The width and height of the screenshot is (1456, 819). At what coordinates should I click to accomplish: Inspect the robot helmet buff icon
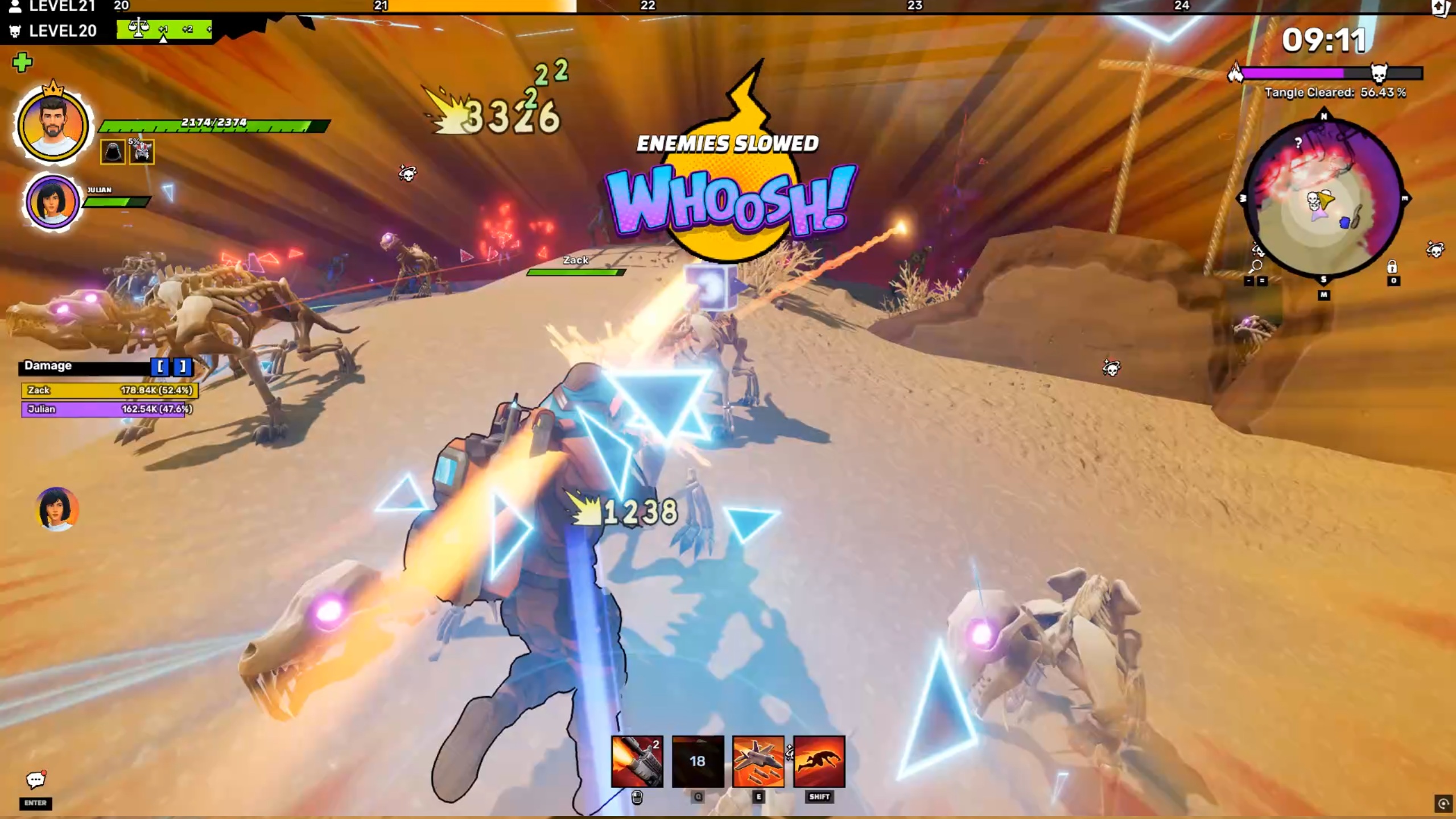pos(142,152)
